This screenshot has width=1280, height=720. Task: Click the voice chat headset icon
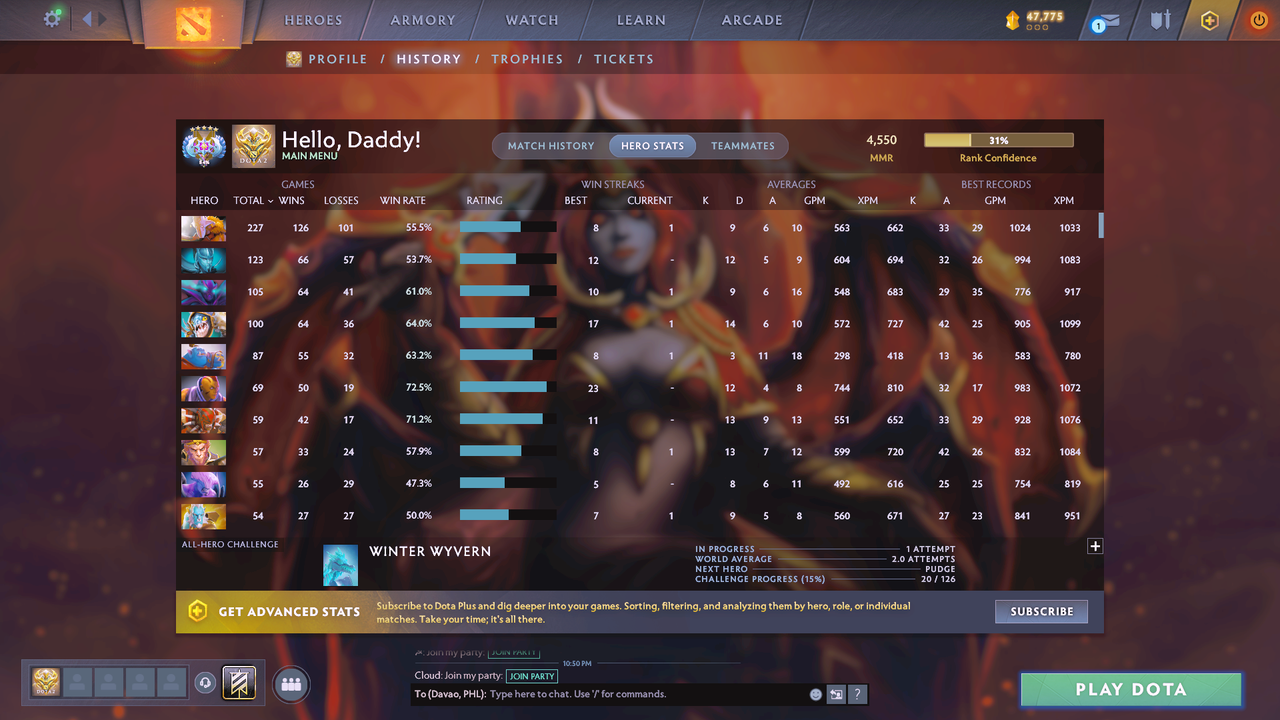207,682
